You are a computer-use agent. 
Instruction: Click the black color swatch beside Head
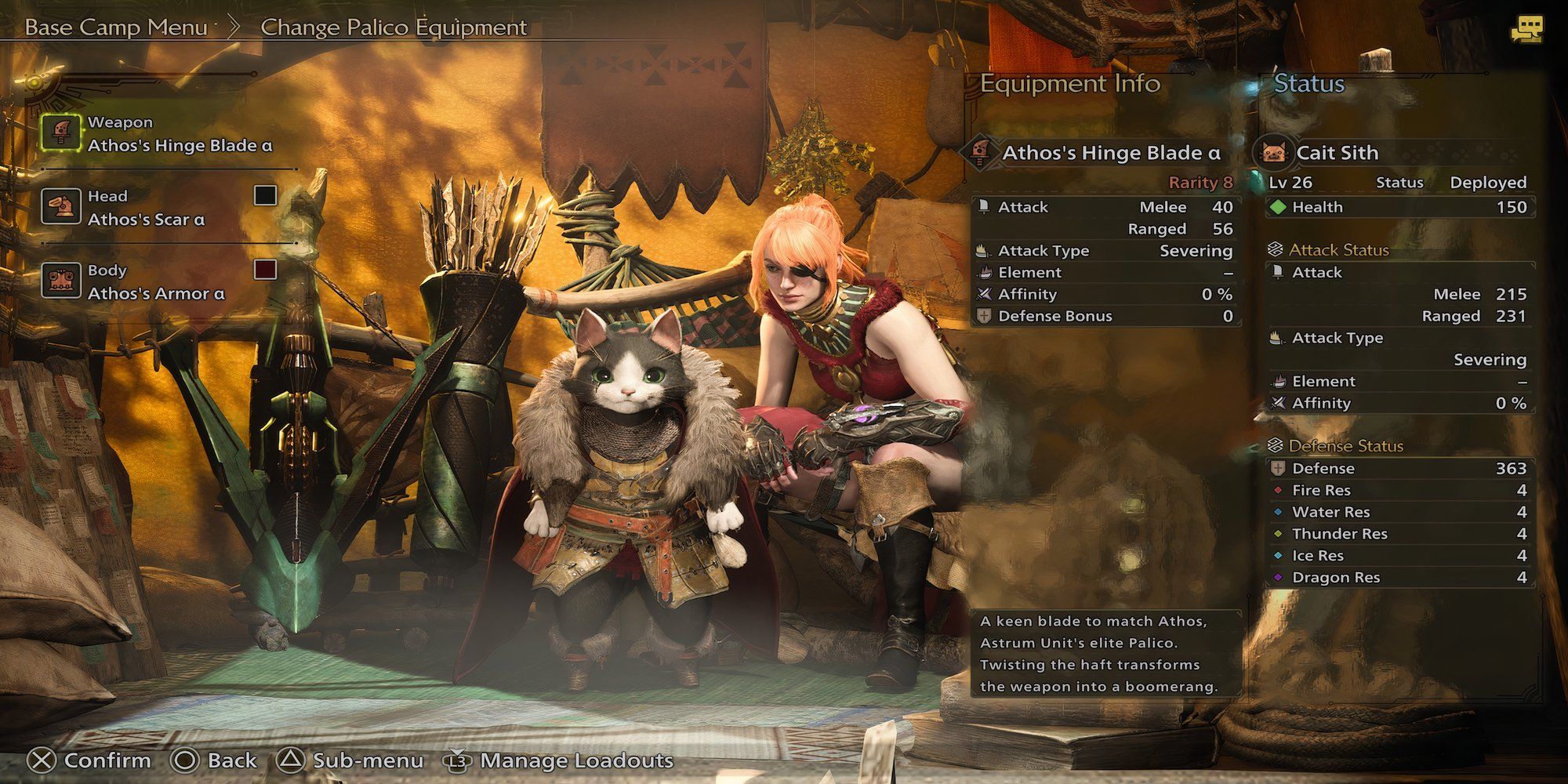(265, 195)
